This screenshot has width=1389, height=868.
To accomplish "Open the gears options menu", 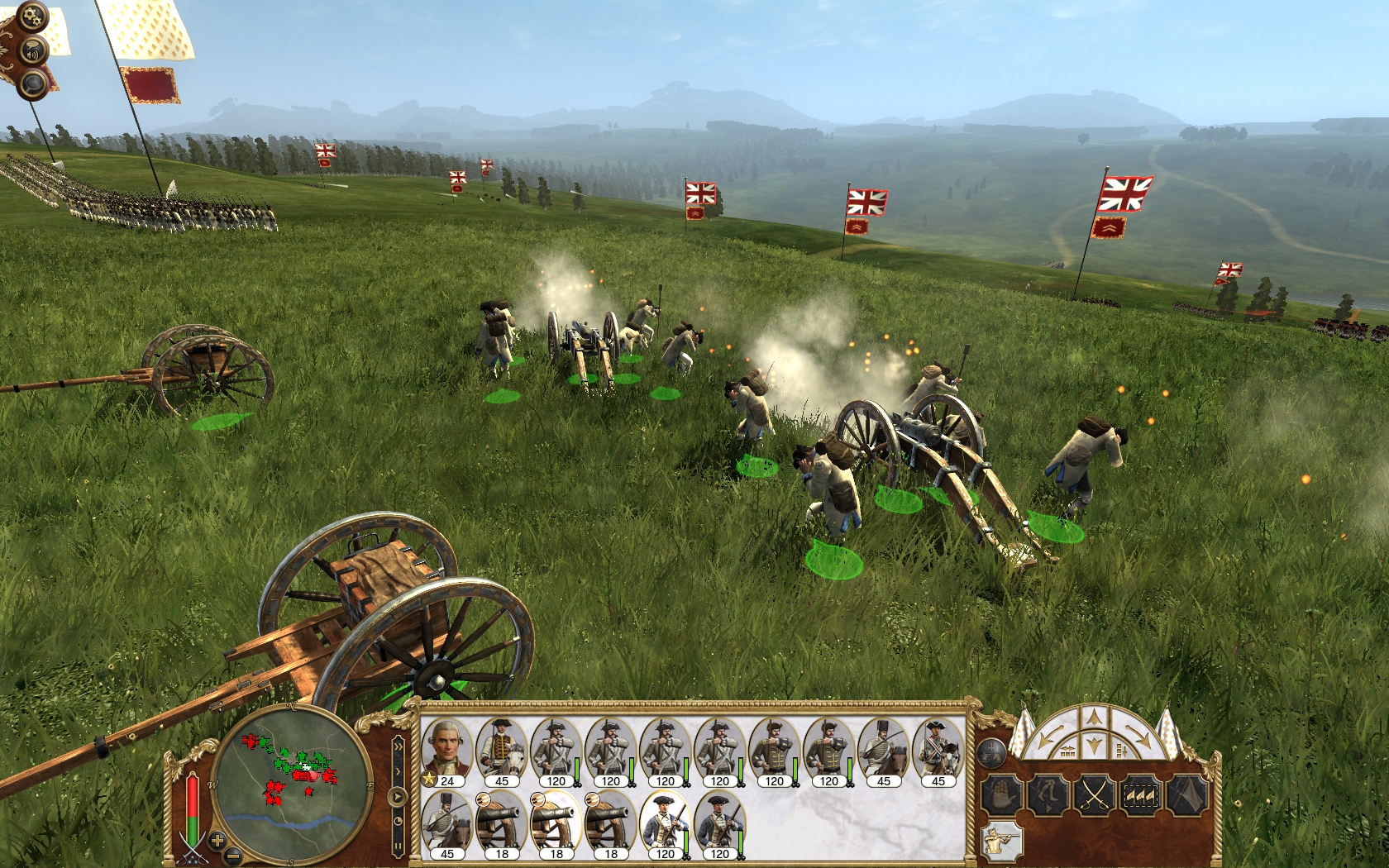I will pos(31,14).
